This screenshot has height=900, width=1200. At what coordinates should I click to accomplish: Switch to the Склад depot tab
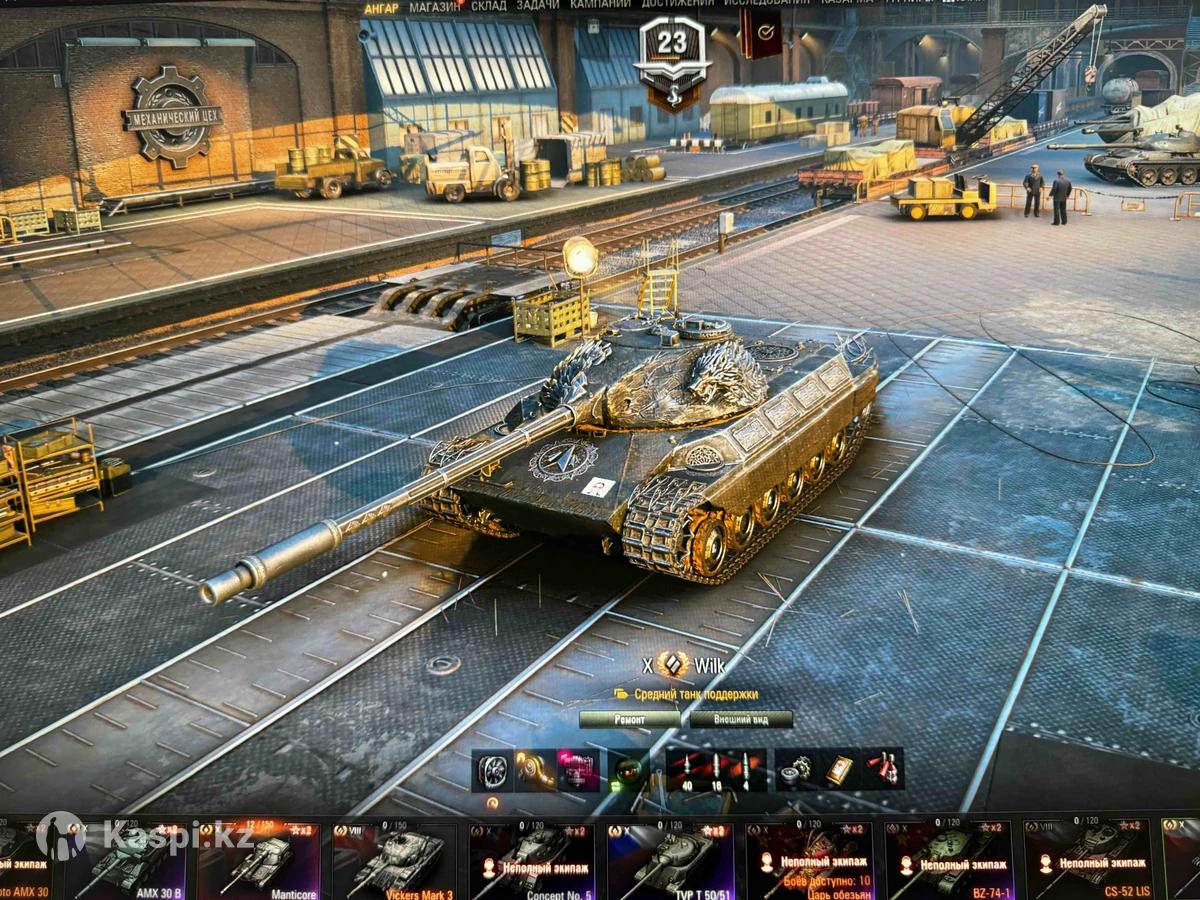click(x=489, y=6)
